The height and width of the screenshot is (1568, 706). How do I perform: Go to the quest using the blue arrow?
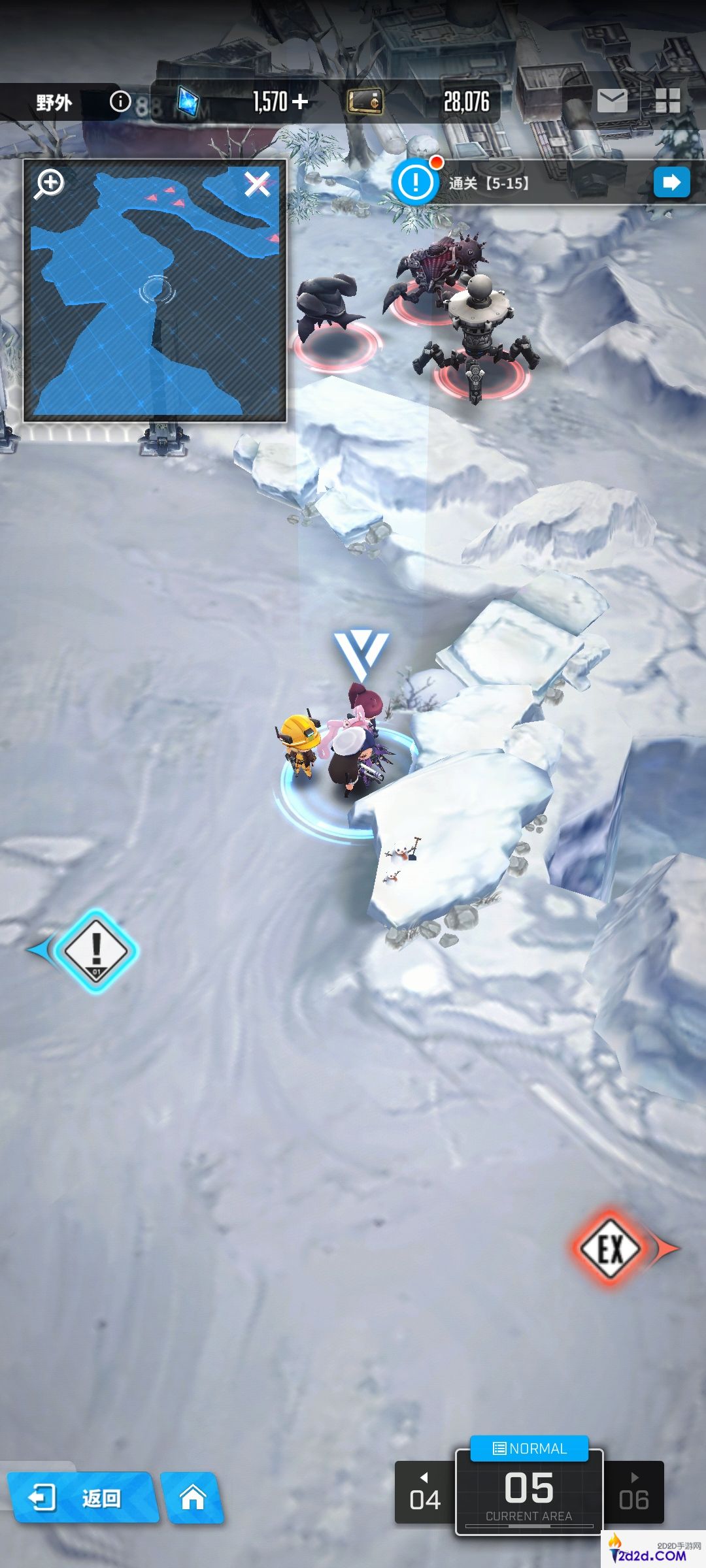[x=671, y=182]
